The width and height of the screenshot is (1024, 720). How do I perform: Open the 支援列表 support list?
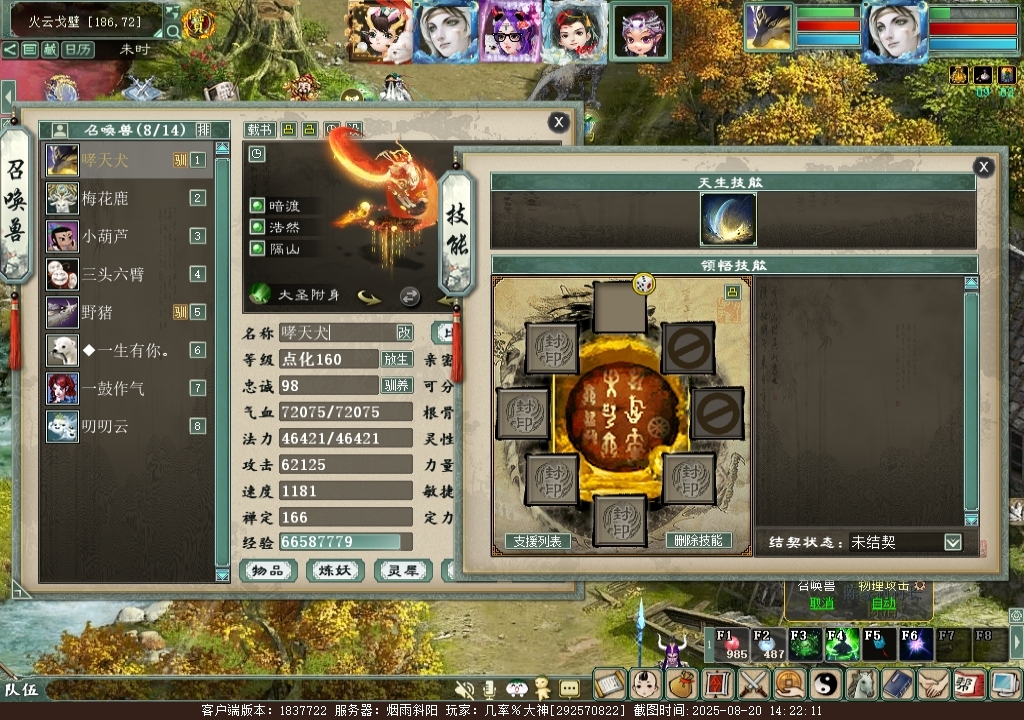[538, 541]
